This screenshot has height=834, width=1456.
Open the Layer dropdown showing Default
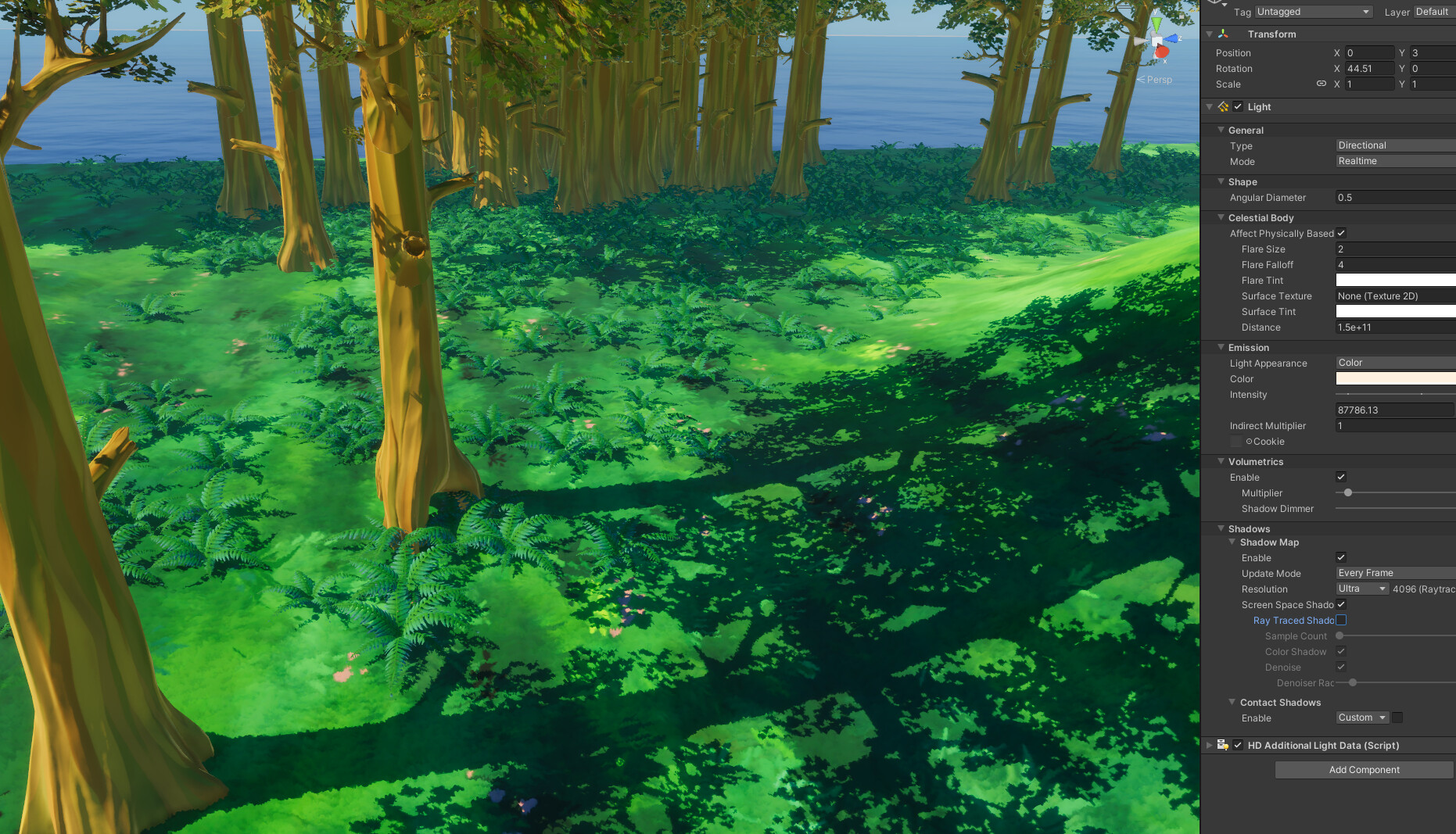(1433, 11)
